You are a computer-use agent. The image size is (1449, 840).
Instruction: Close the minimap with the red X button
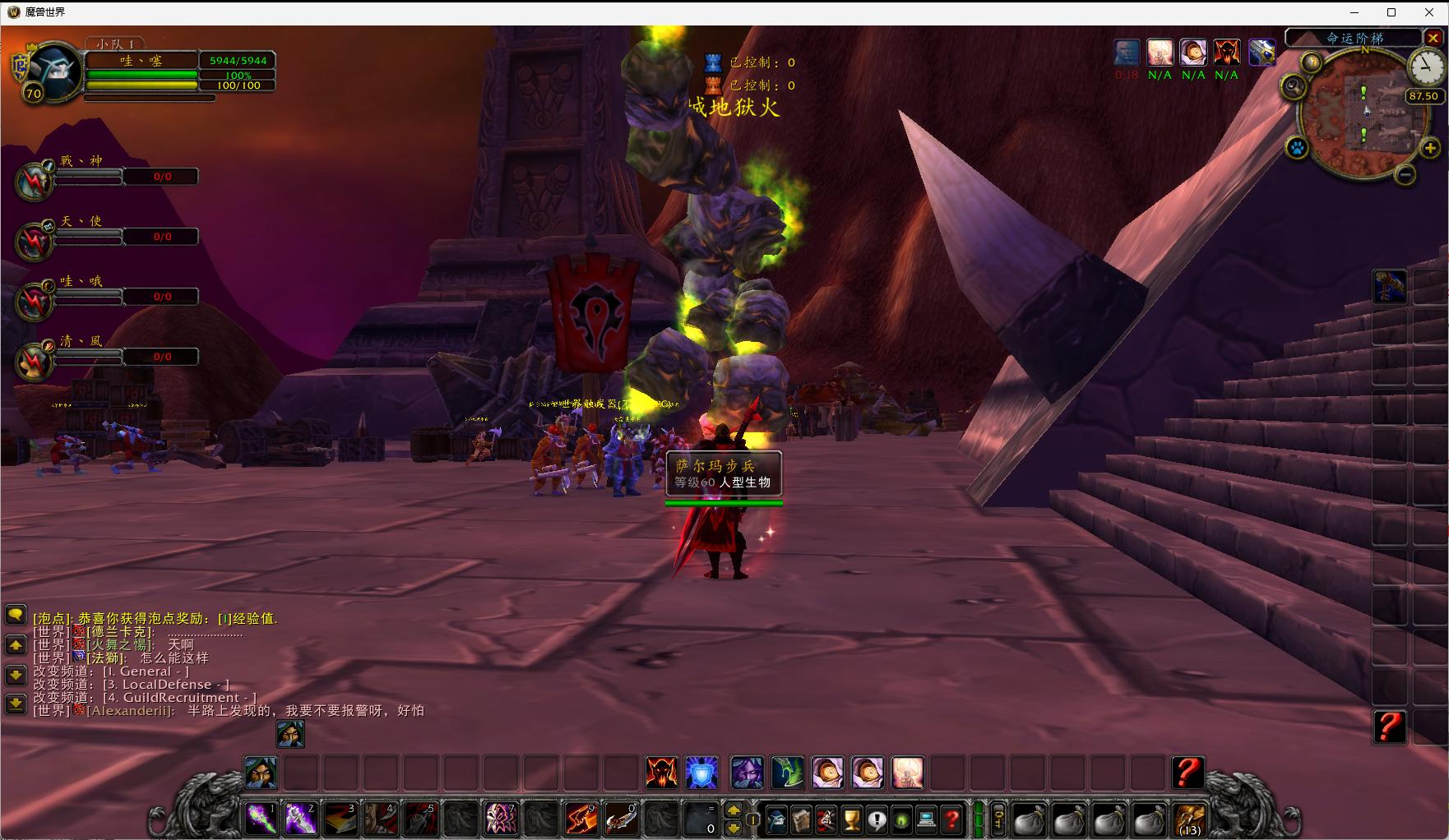click(x=1433, y=39)
